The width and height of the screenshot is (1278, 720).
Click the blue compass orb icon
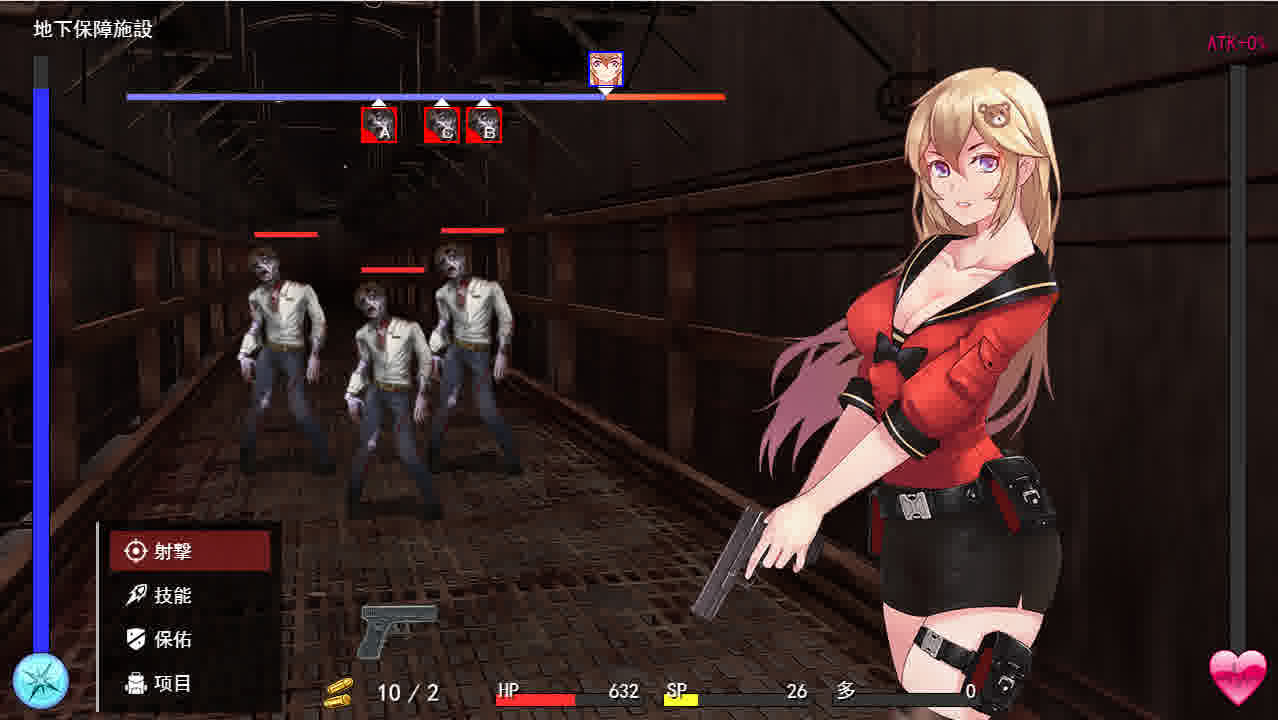tap(41, 681)
